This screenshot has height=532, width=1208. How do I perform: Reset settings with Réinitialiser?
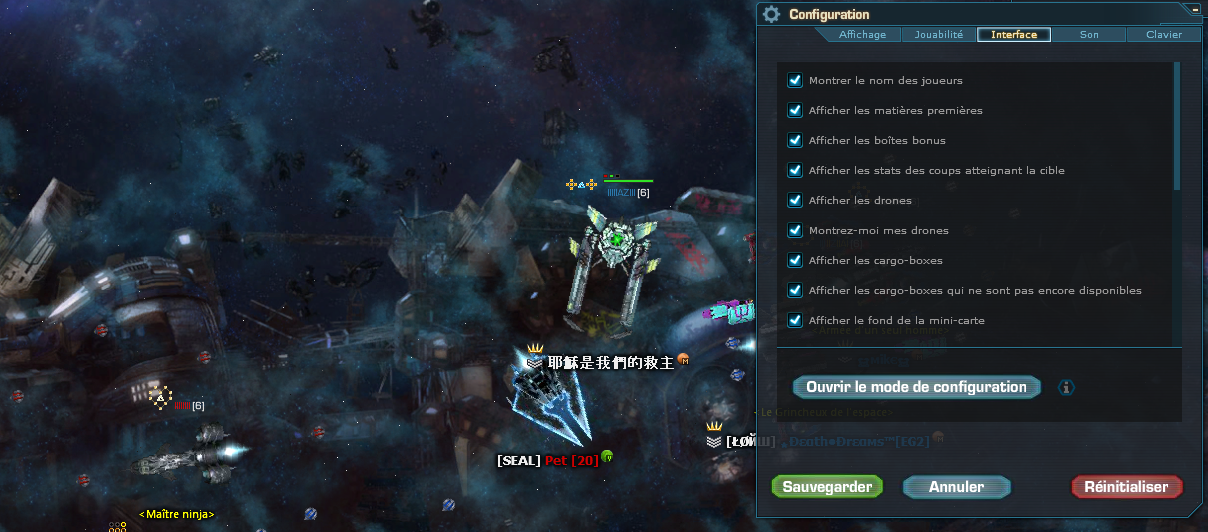(1126, 487)
